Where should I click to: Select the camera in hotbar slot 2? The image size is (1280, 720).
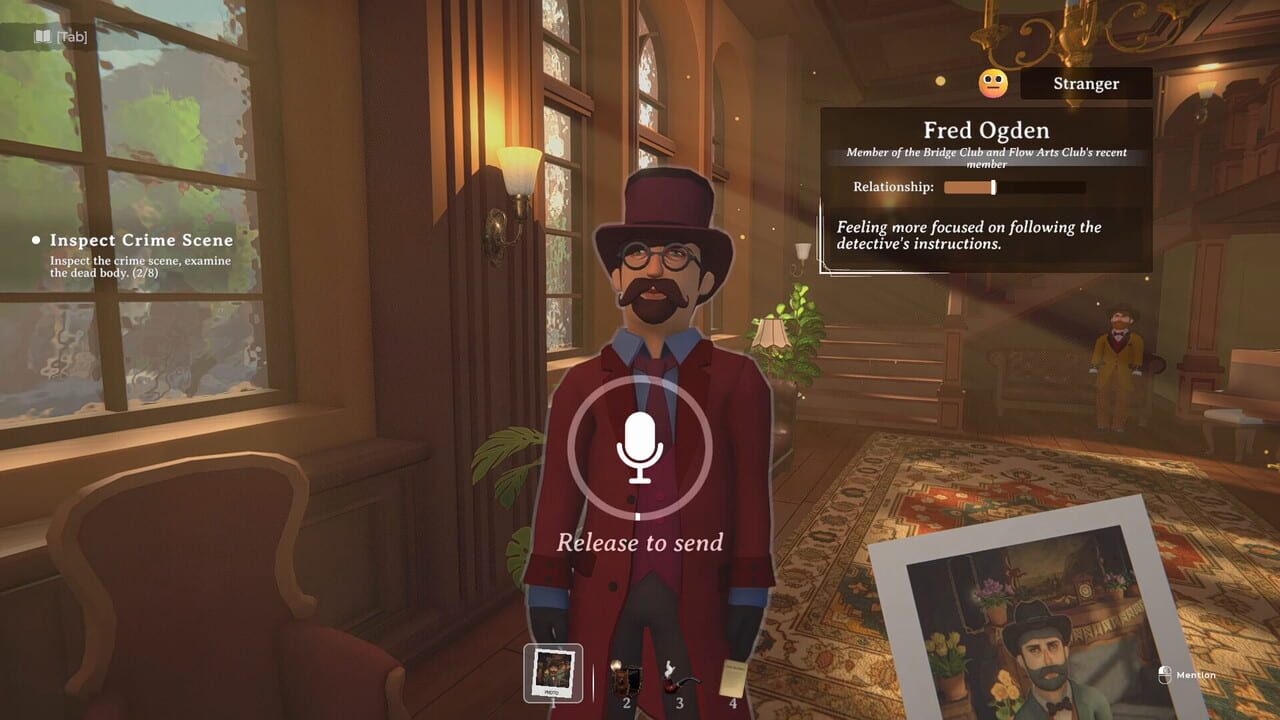625,677
